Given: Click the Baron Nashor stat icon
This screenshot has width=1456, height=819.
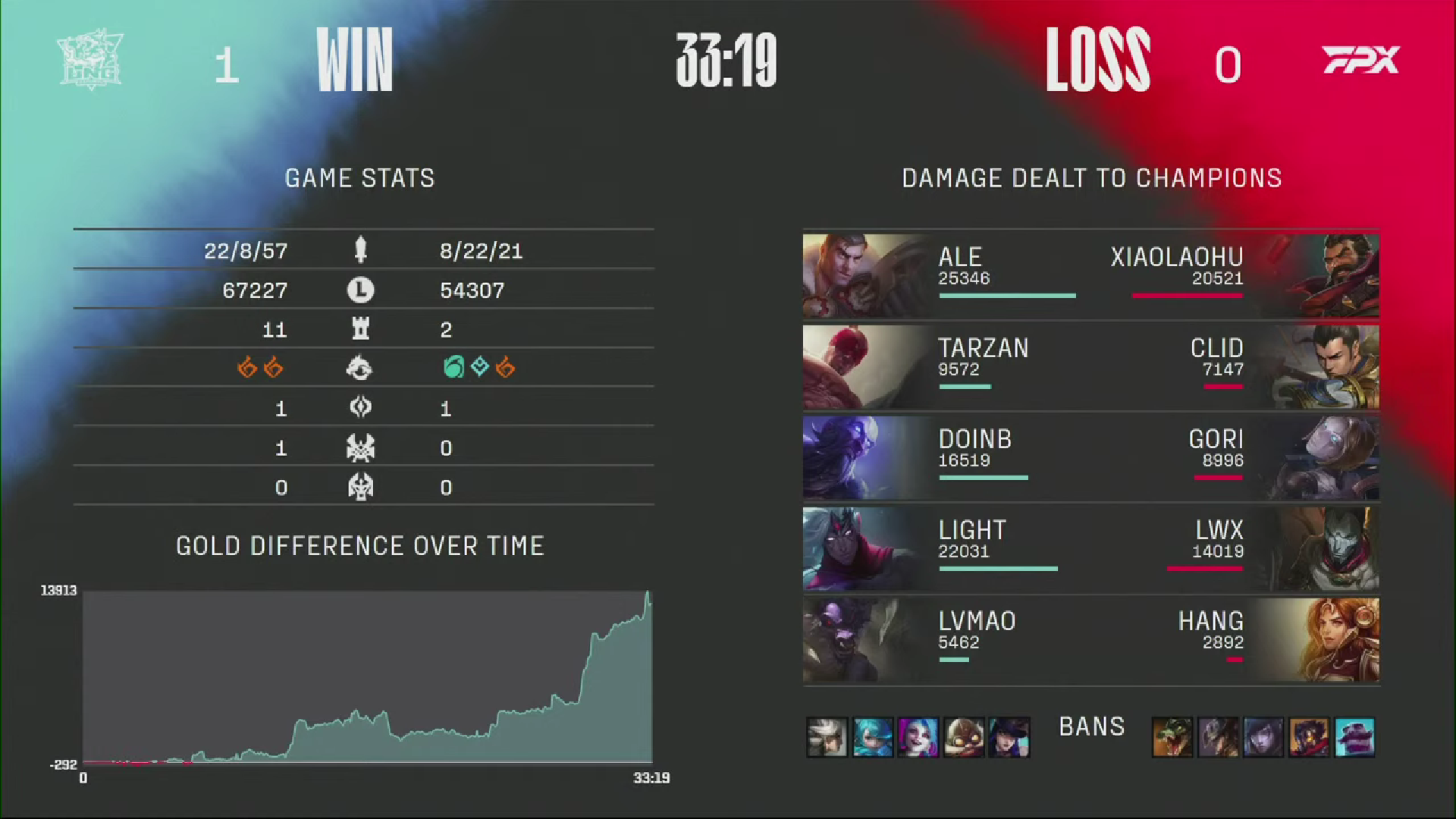Looking at the screenshot, I should click(362, 448).
